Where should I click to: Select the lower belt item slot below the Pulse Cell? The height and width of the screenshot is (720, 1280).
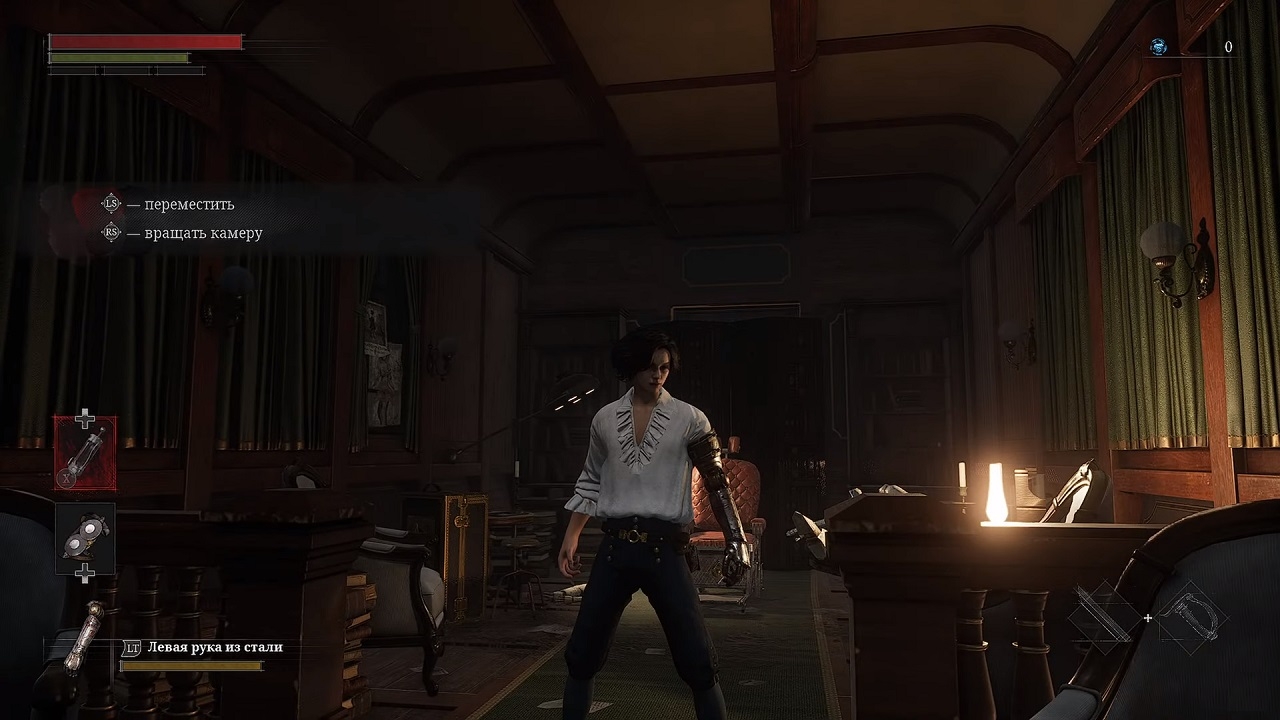pos(85,539)
